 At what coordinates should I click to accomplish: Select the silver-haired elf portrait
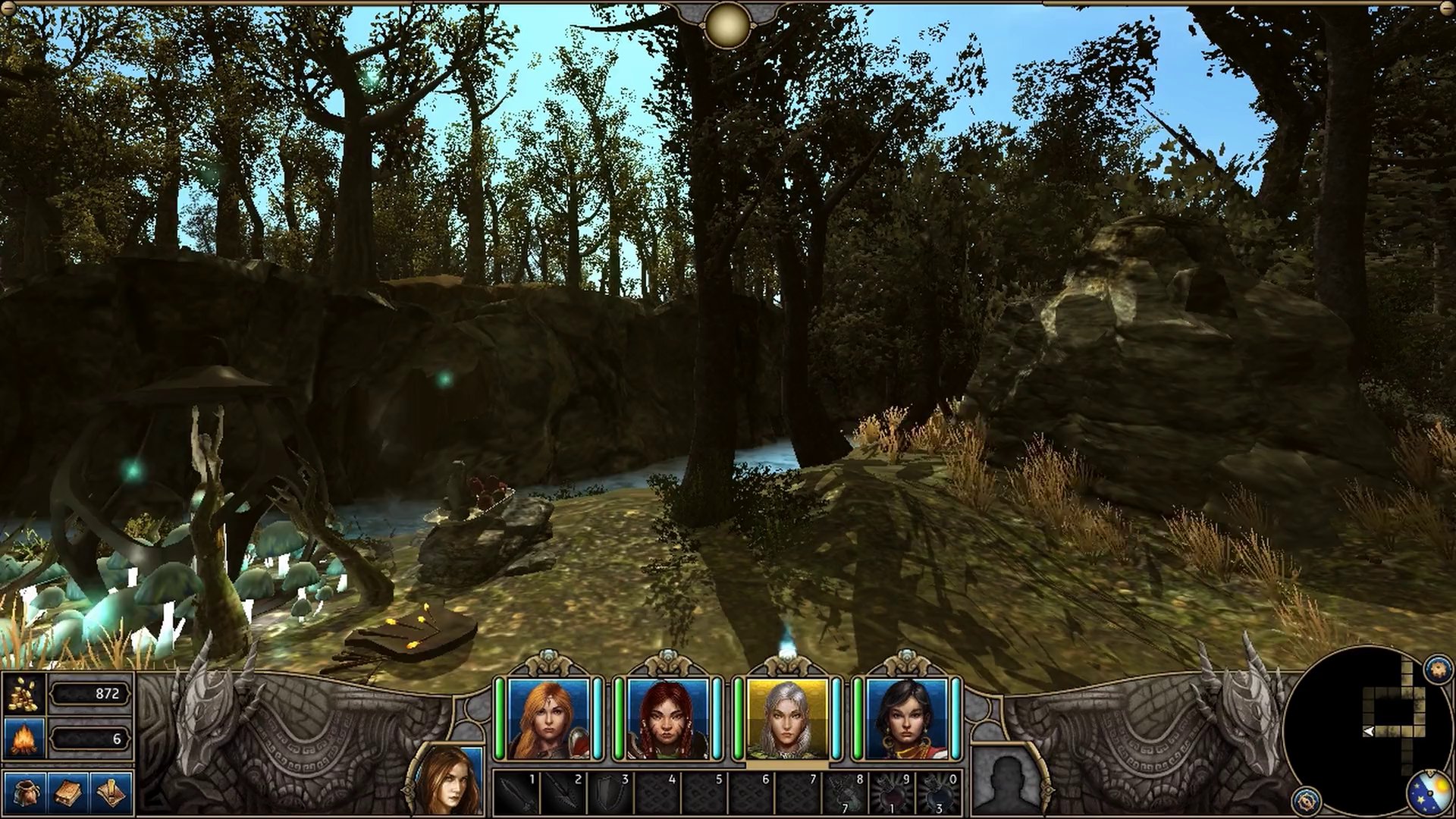coord(786,719)
